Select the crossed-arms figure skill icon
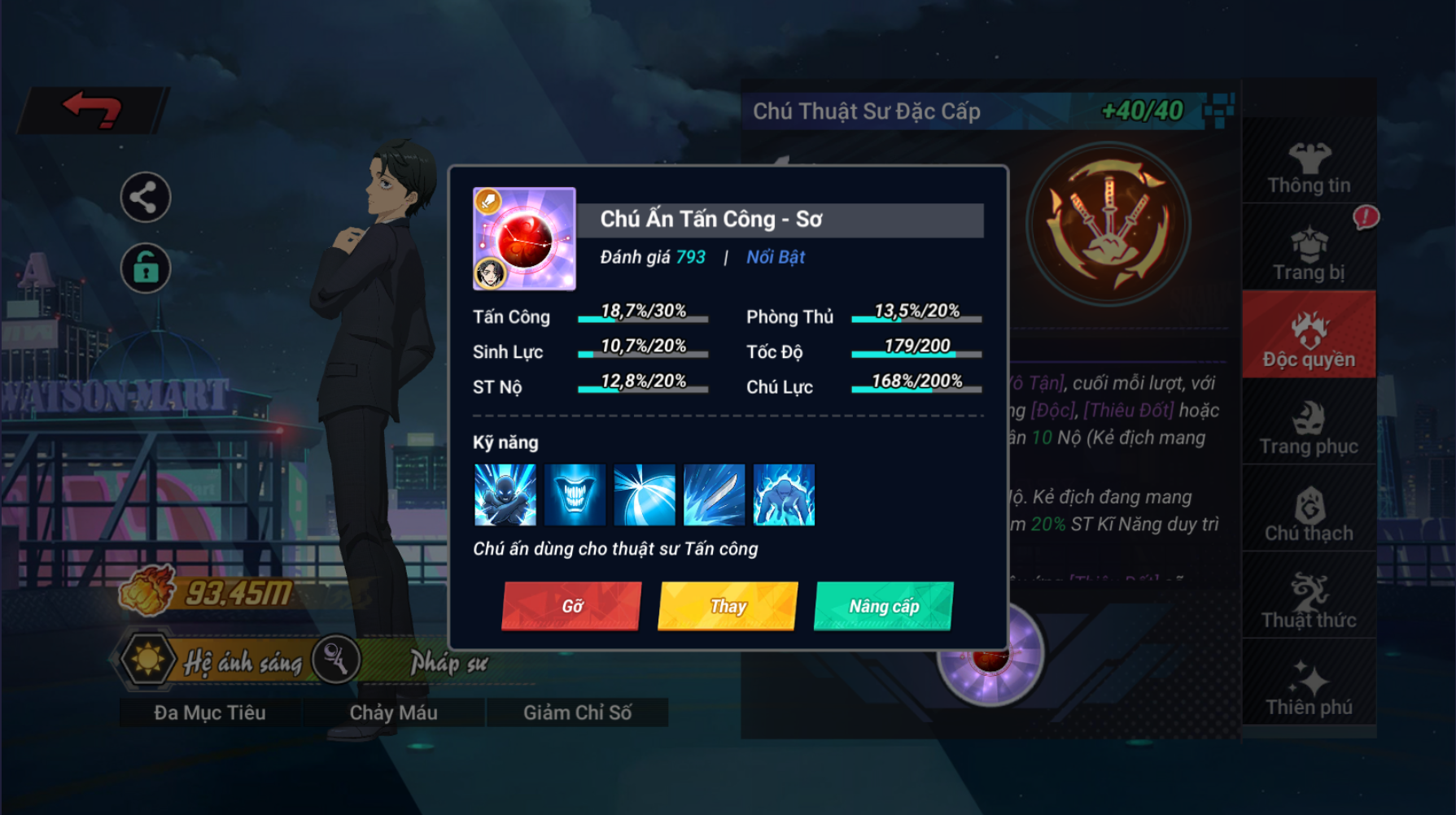Viewport: 1456px width, 815px height. coord(505,495)
